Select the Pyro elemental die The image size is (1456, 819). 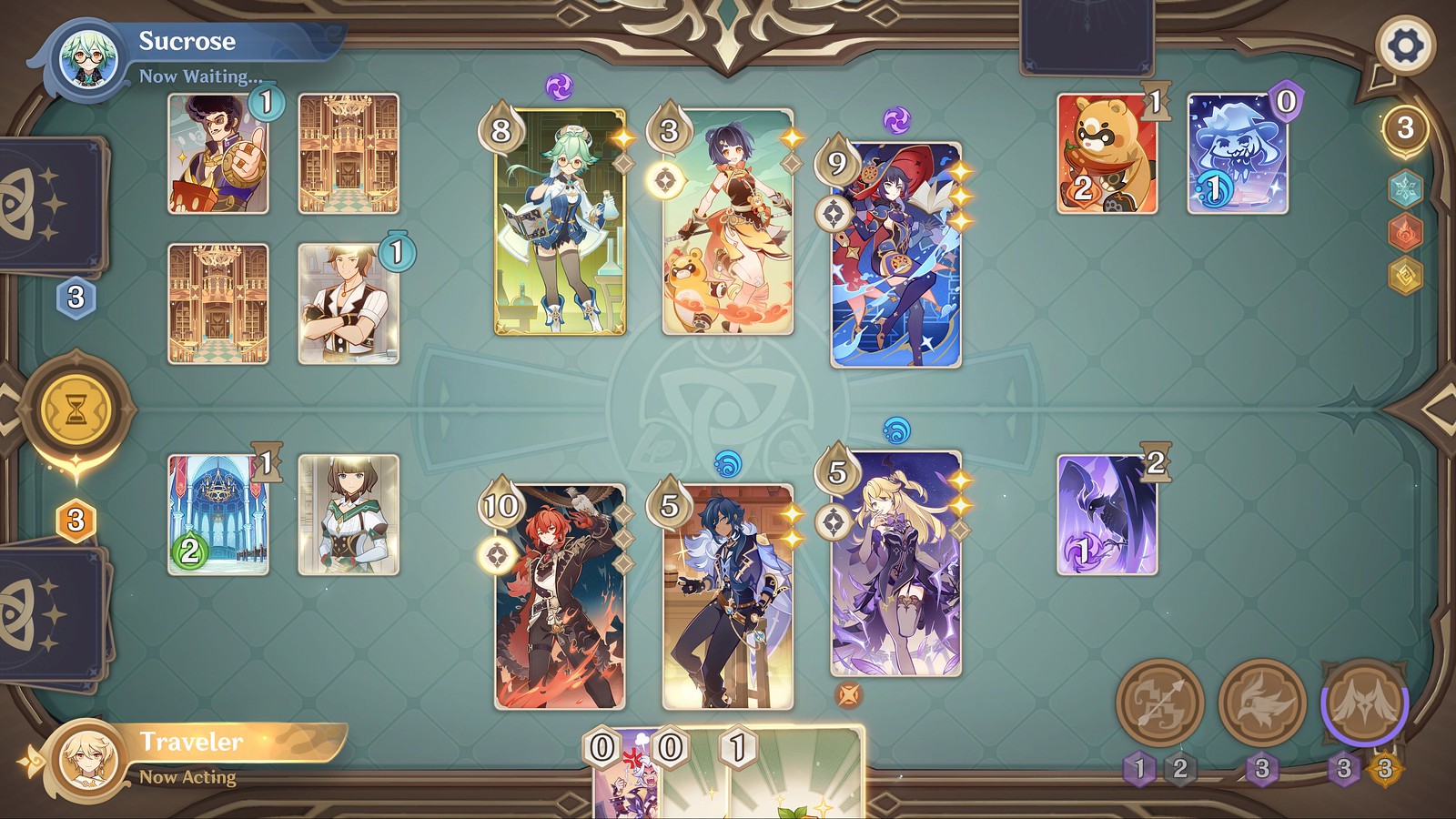pos(1406,231)
